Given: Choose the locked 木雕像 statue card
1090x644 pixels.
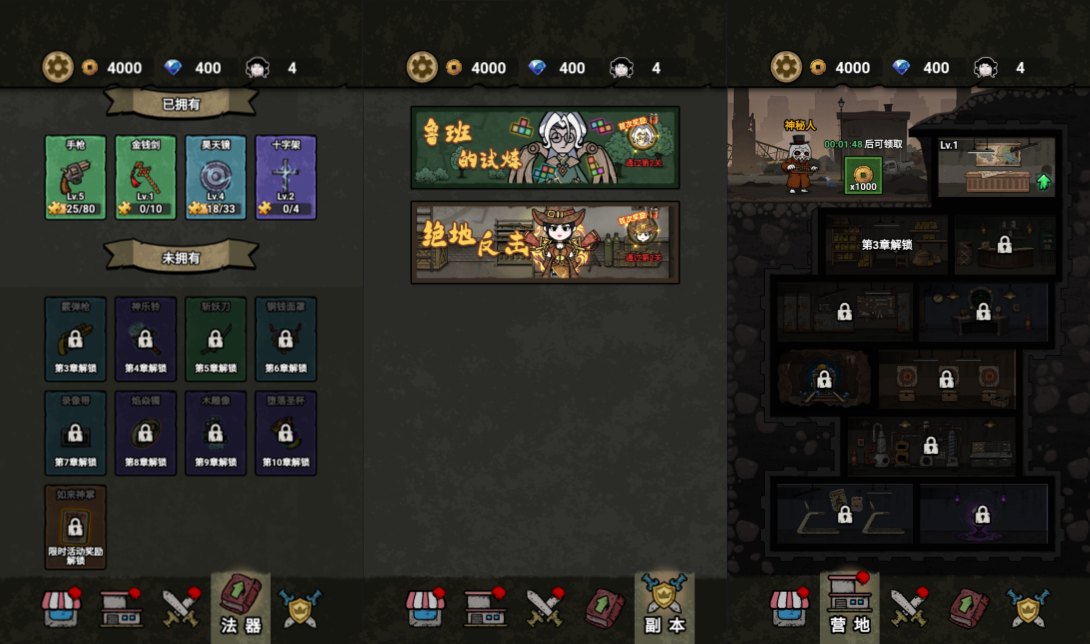Looking at the screenshot, I should pos(215,432).
